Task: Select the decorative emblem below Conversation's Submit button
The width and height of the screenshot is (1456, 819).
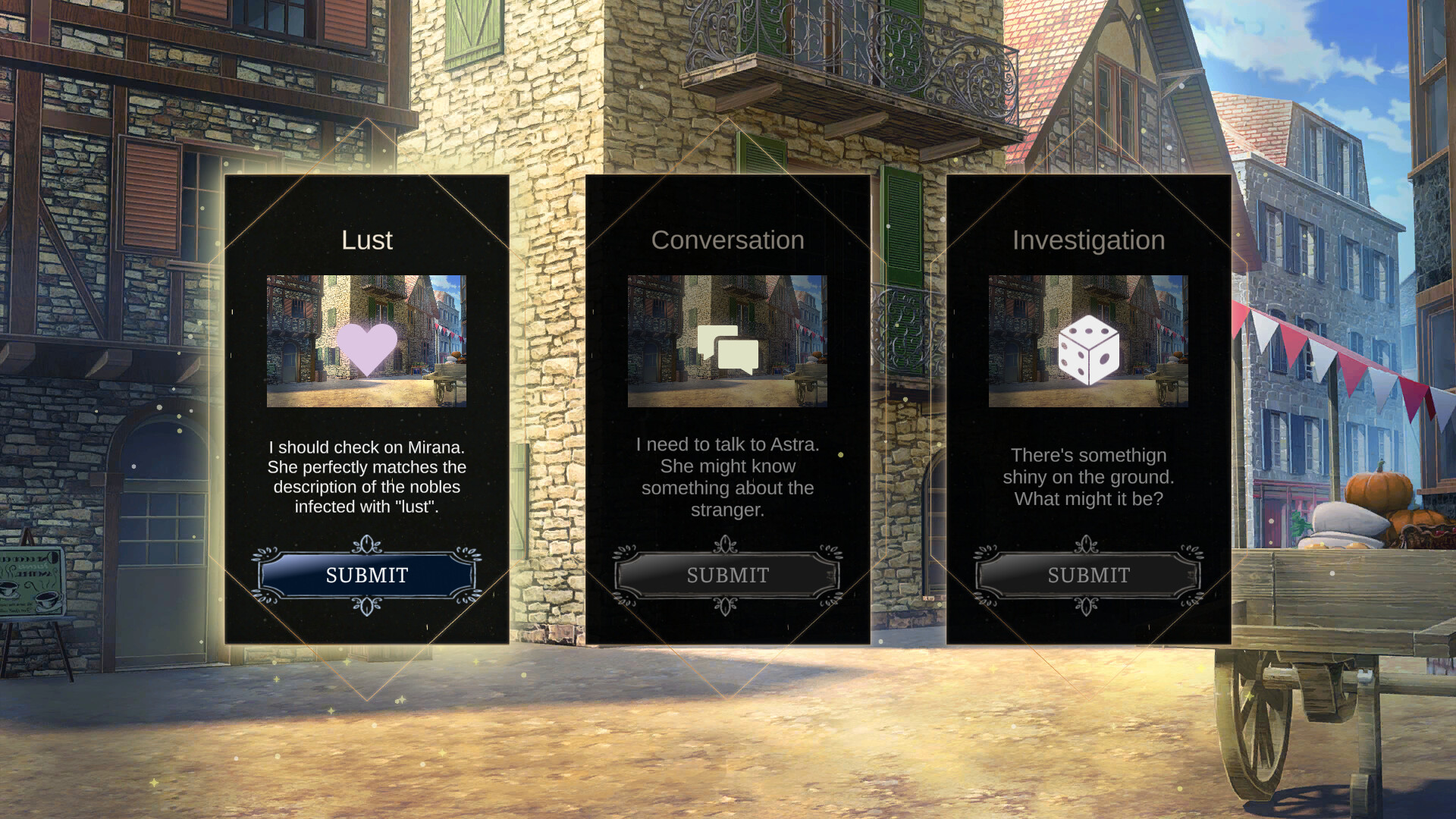Action: (x=727, y=606)
